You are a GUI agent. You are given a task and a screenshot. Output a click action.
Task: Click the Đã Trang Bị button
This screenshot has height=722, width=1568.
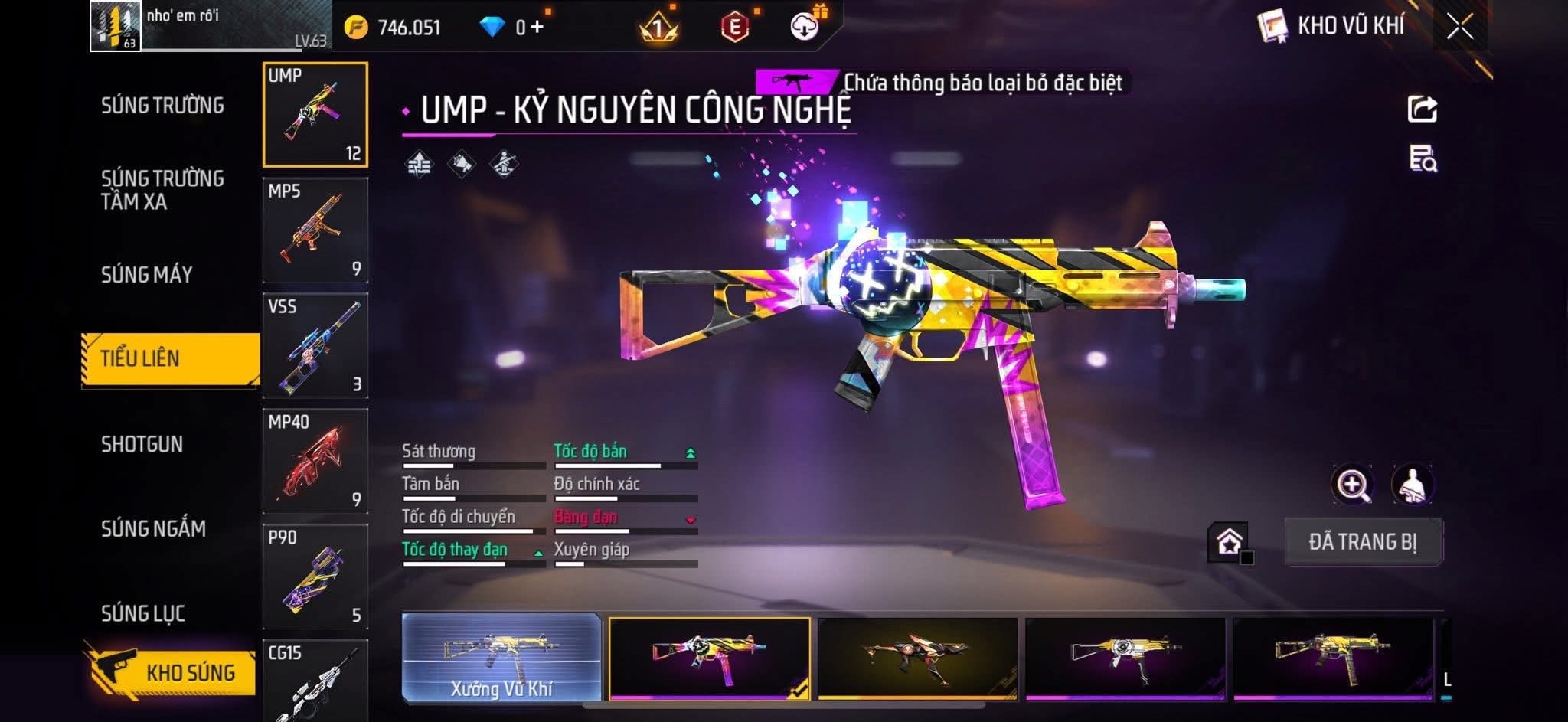click(x=1363, y=542)
